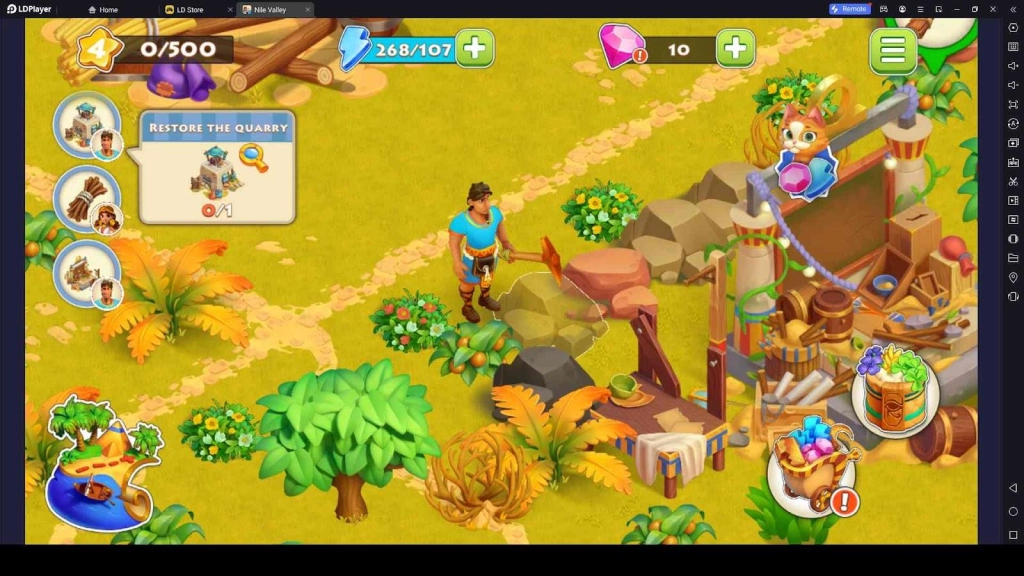This screenshot has width=1024, height=576.
Task: Switch to the LD Store tab
Action: pos(189,9)
